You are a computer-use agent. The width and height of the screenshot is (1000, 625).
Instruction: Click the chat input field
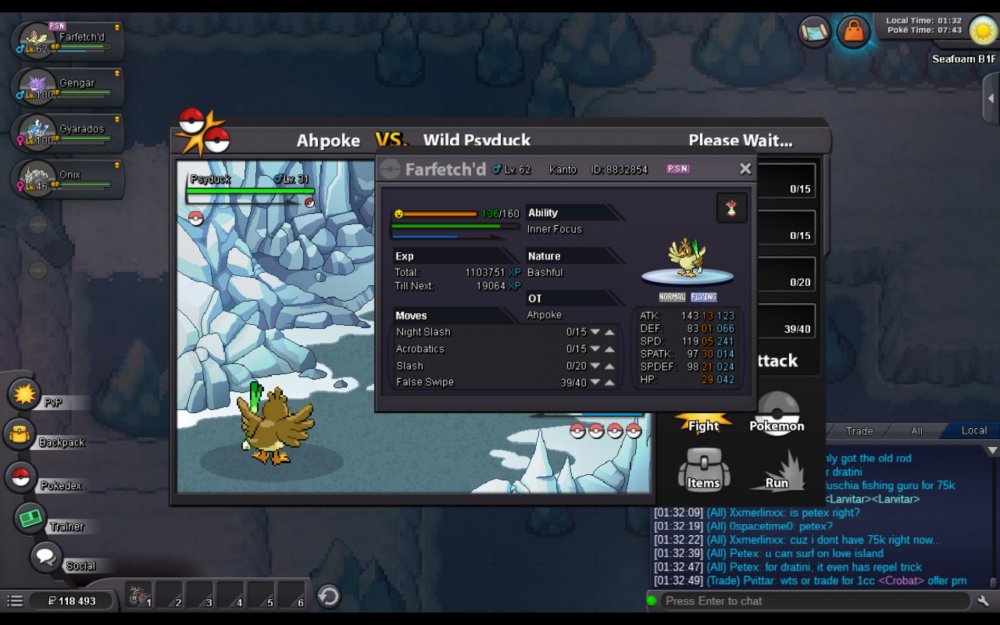810,601
